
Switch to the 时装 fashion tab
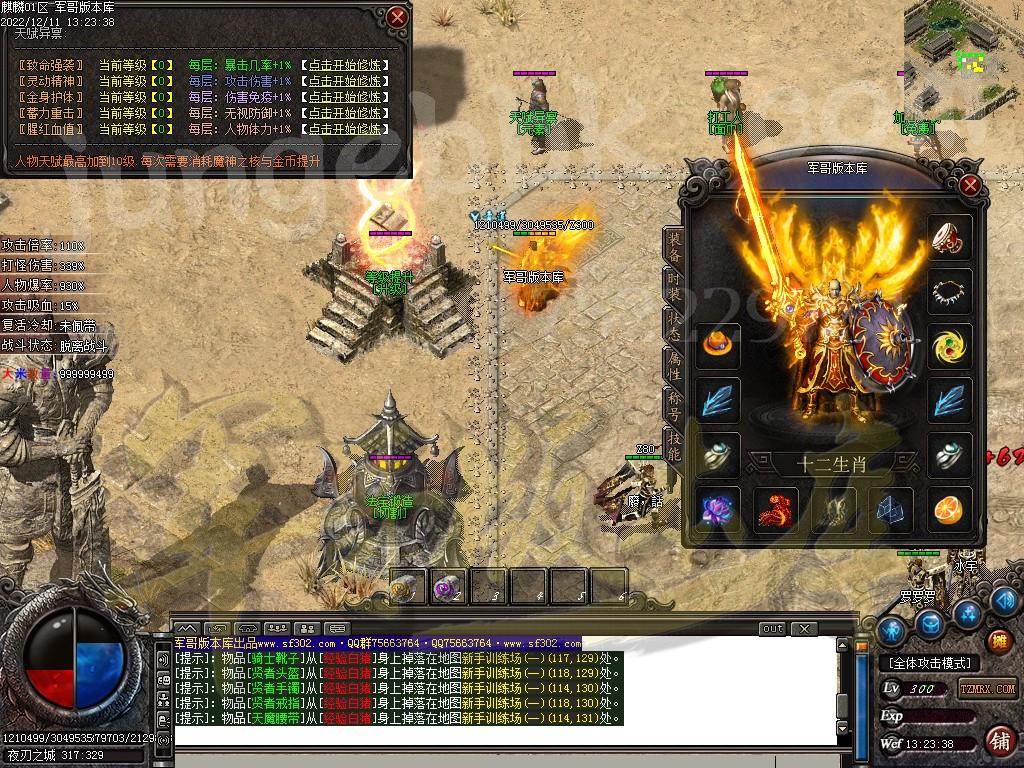tap(675, 287)
